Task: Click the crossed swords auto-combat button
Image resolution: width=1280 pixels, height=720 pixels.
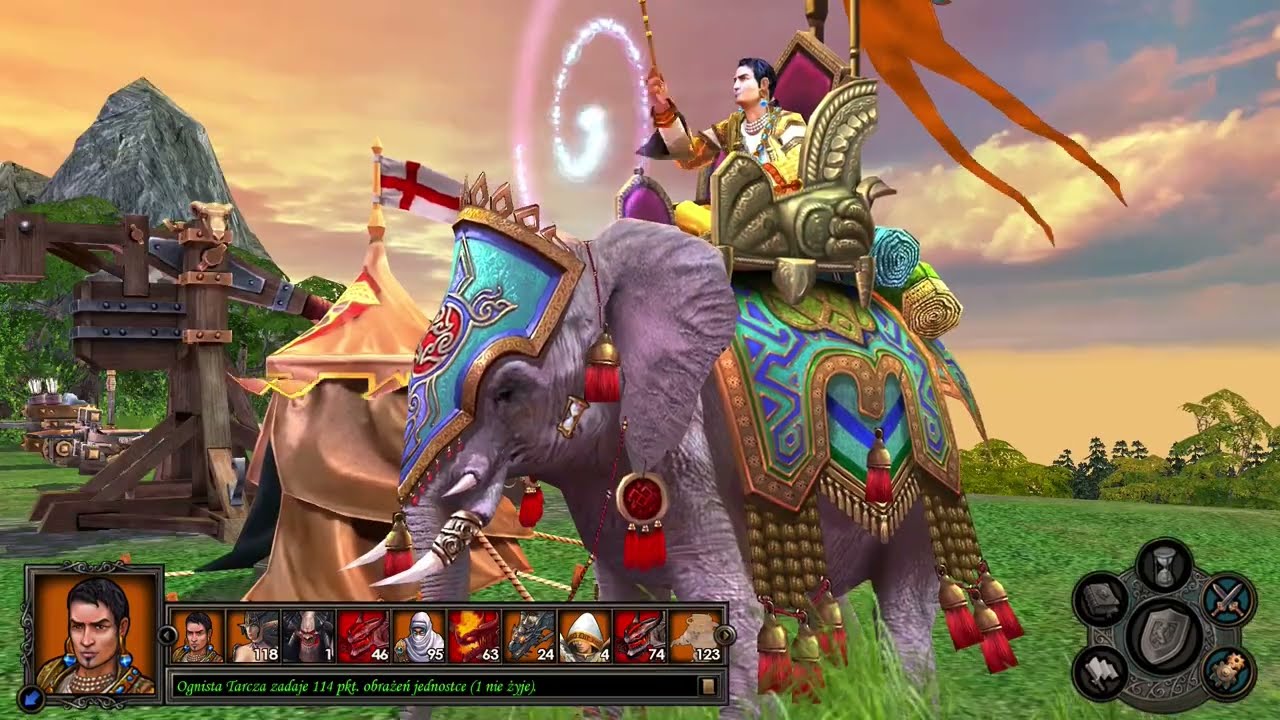Action: tap(1227, 599)
